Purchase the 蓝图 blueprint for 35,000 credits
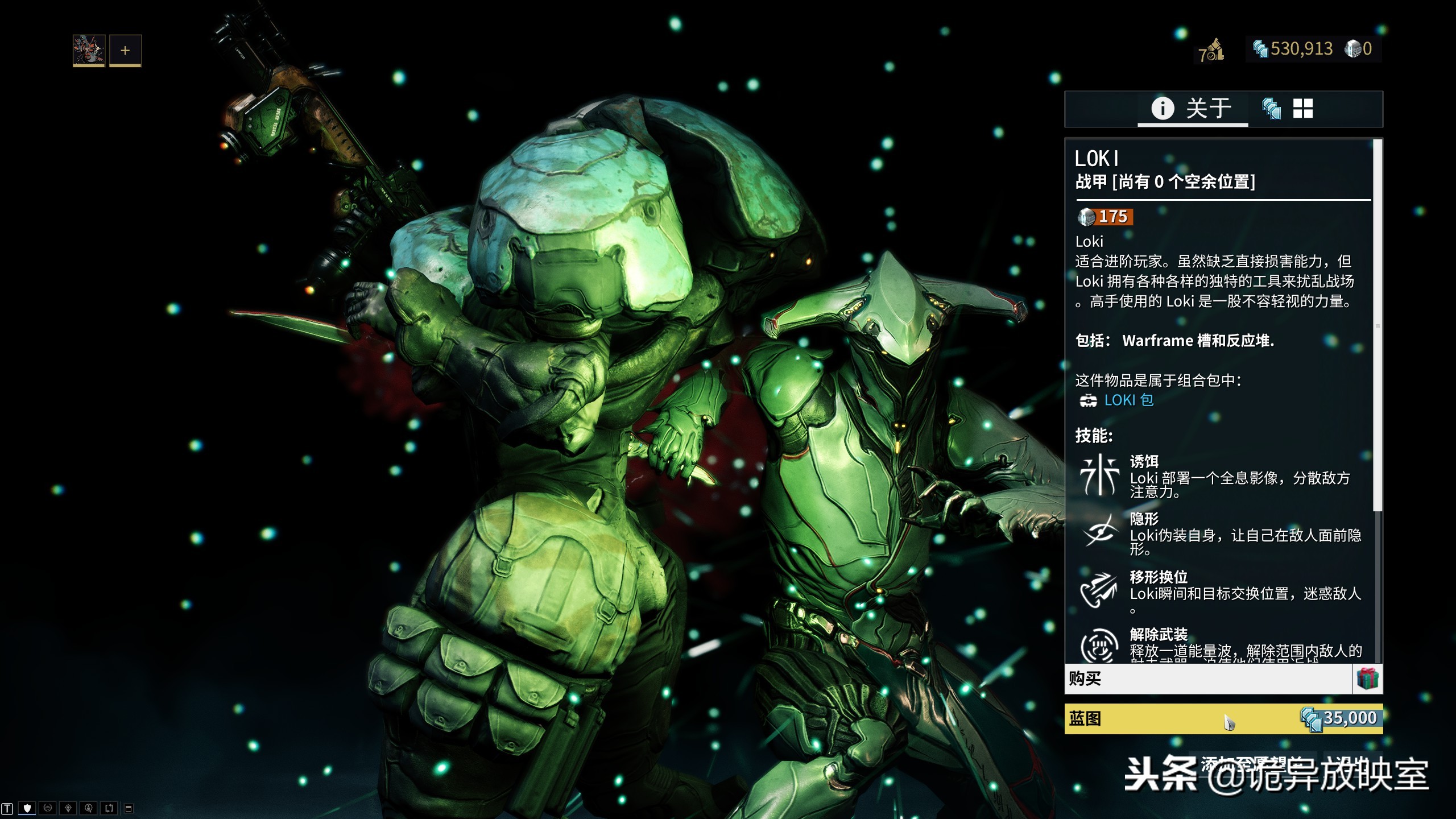 pos(1223,719)
